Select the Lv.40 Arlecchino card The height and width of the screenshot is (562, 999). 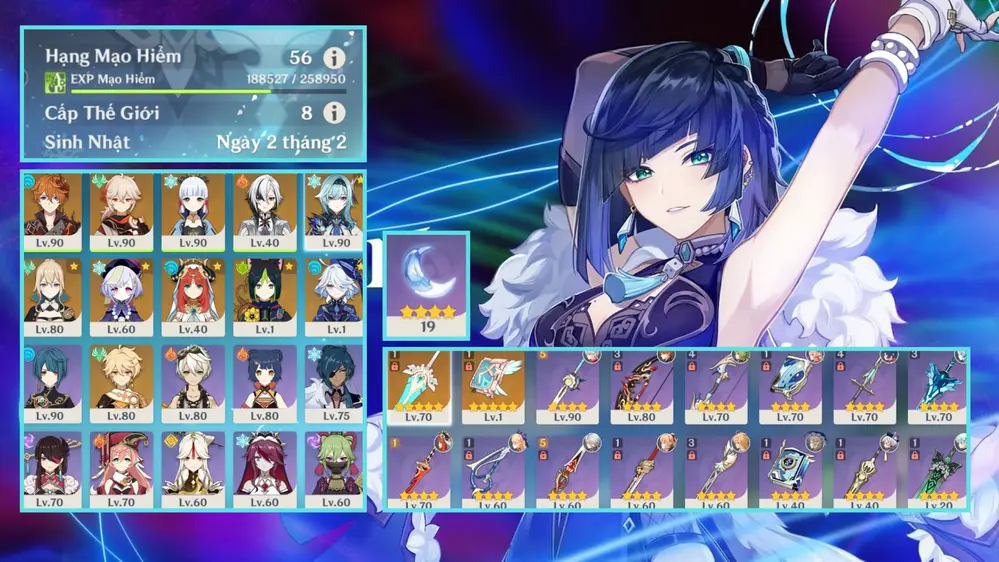pyautogui.click(x=265, y=212)
